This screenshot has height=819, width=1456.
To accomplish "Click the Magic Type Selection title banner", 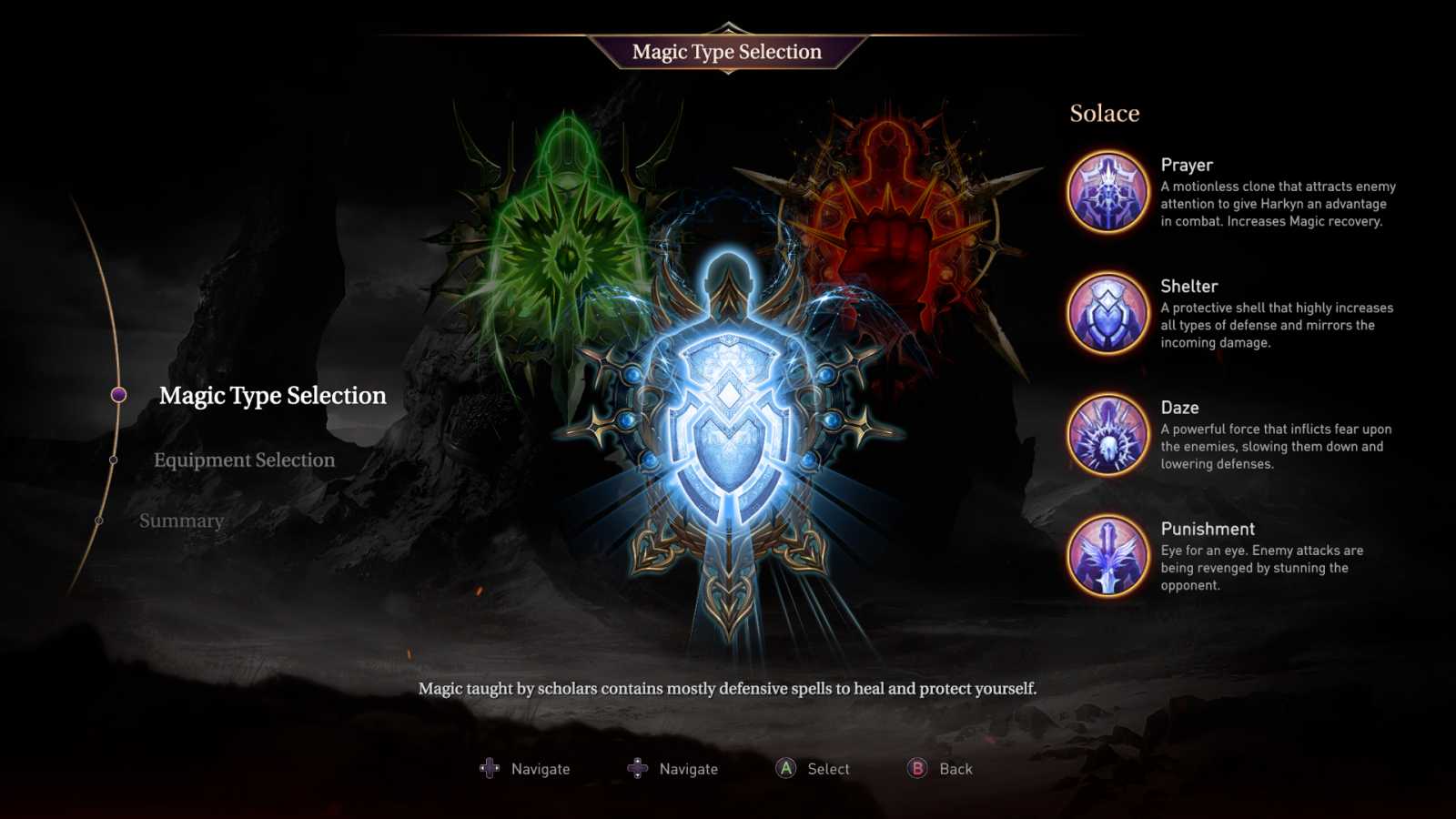I will point(727,52).
